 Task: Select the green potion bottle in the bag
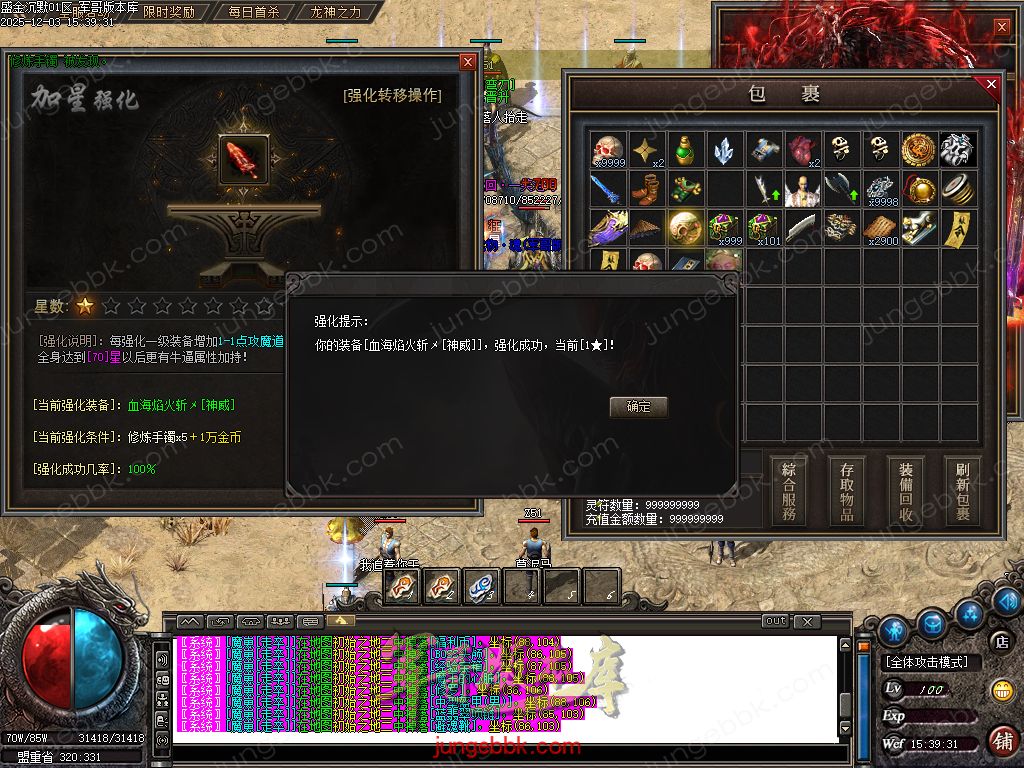684,150
